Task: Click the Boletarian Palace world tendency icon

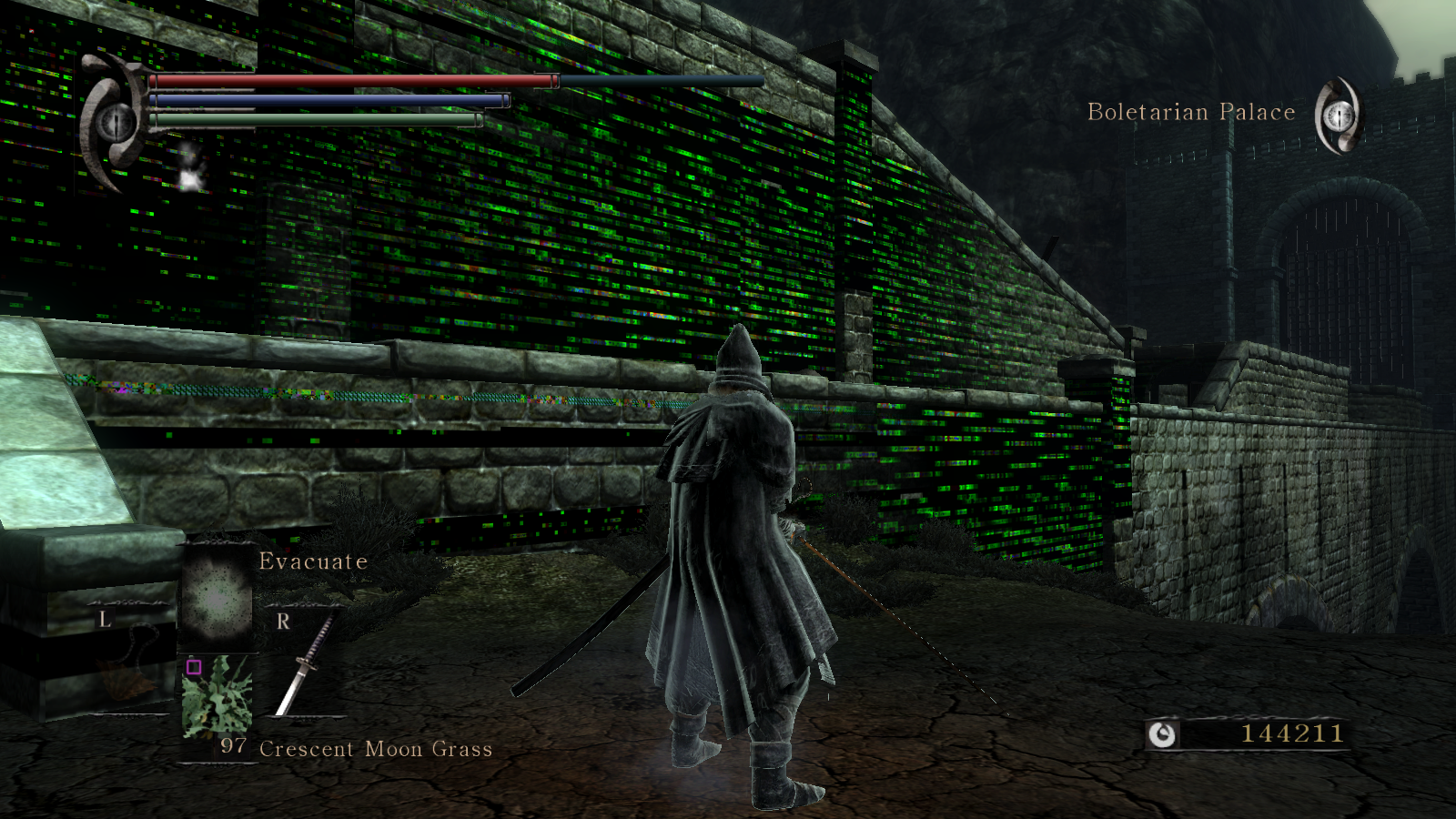Action: tap(1338, 116)
